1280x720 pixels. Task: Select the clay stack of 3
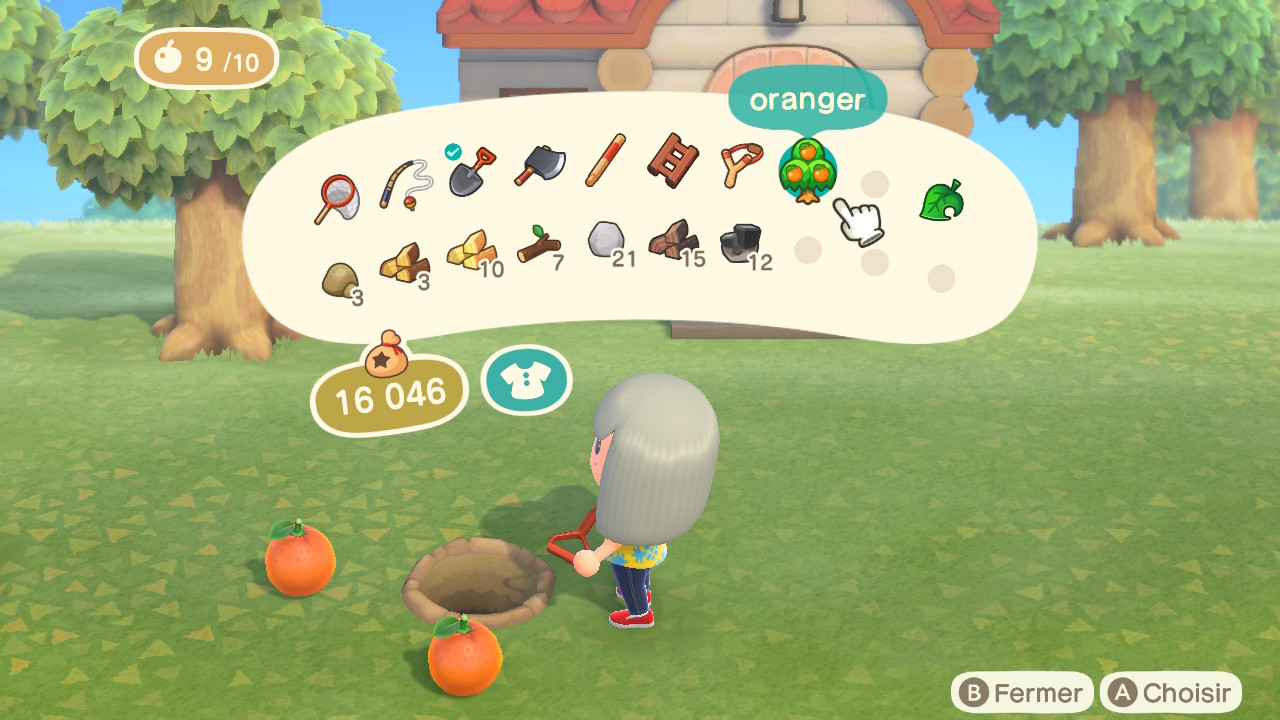coord(341,281)
